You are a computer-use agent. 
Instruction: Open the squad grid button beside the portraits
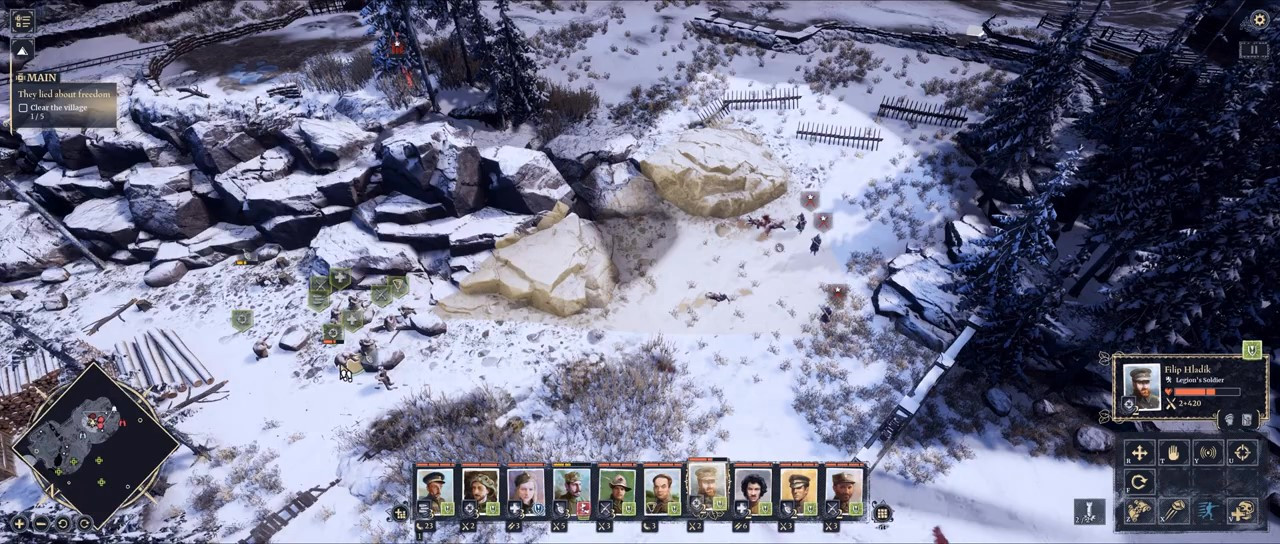(882, 514)
